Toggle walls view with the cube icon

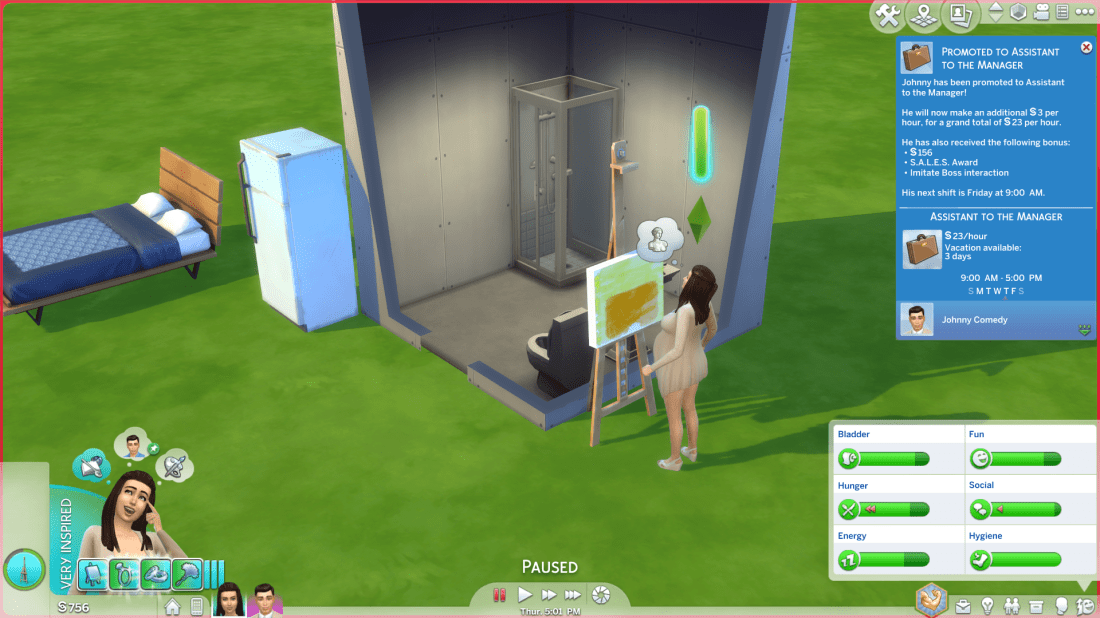coord(1018,13)
